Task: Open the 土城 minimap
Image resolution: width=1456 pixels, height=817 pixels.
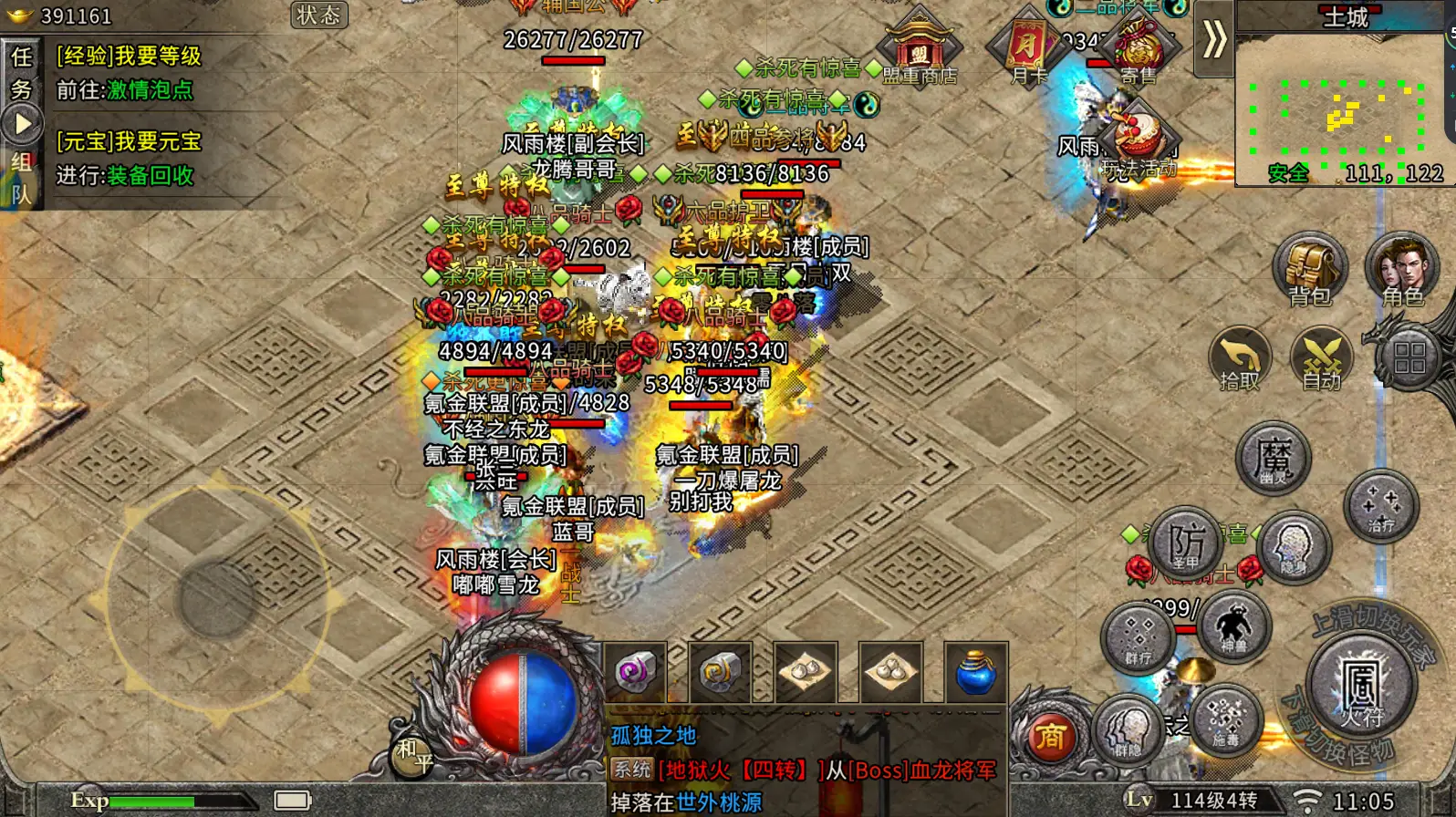Action: click(1339, 100)
